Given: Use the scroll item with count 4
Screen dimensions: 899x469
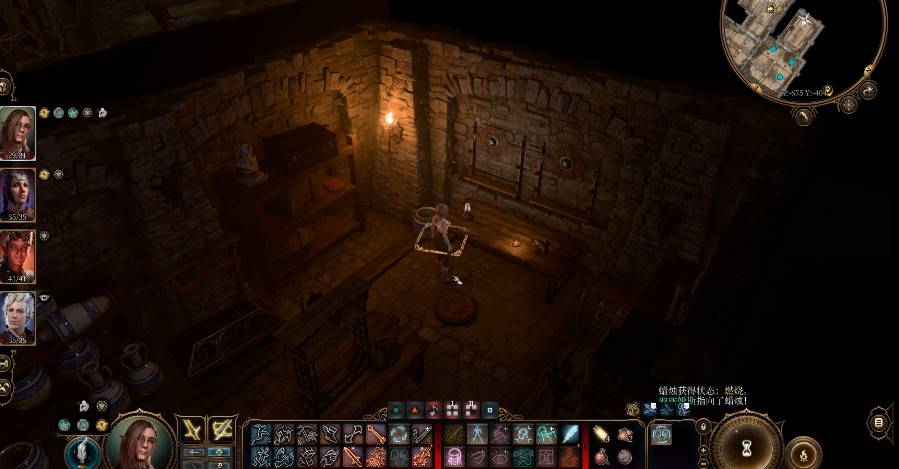Looking at the screenshot, I should [601, 434].
